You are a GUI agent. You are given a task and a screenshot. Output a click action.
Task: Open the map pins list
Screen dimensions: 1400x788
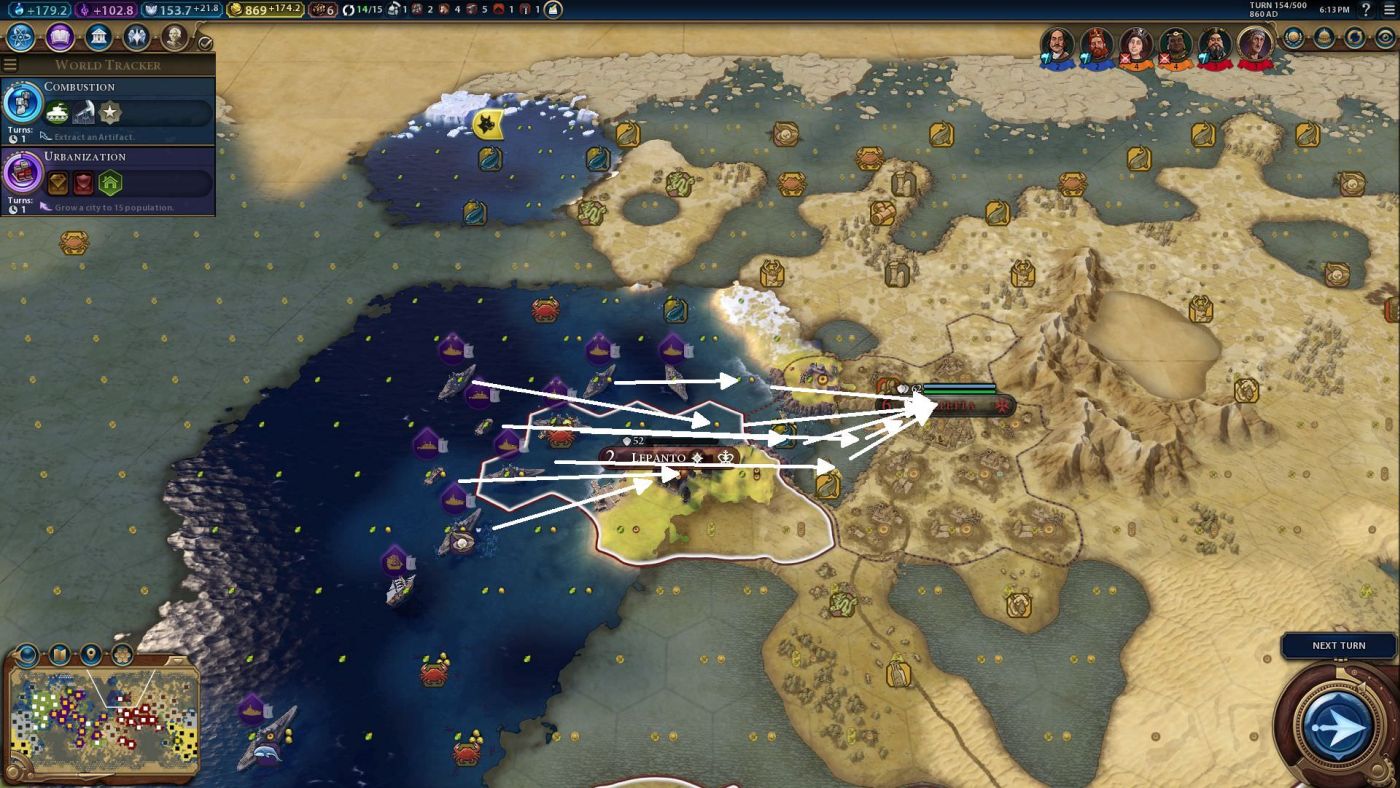click(91, 655)
